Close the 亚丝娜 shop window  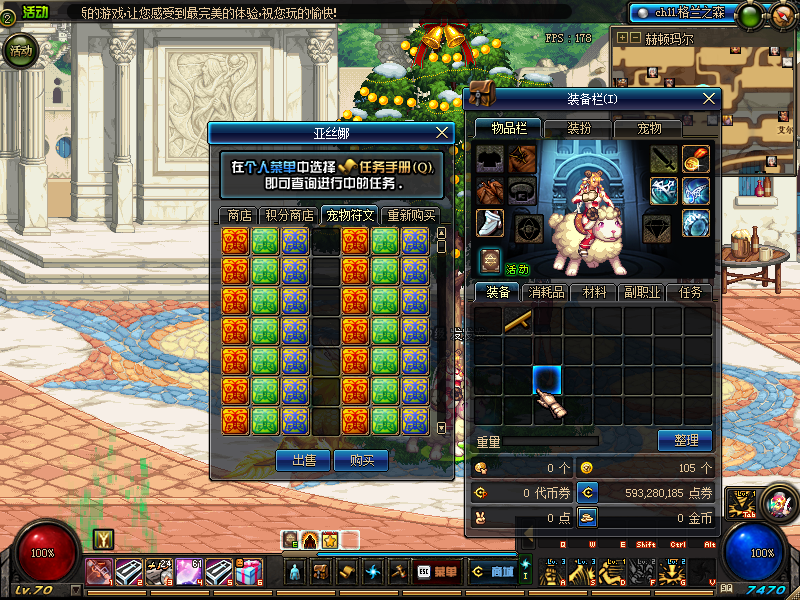pyautogui.click(x=443, y=132)
